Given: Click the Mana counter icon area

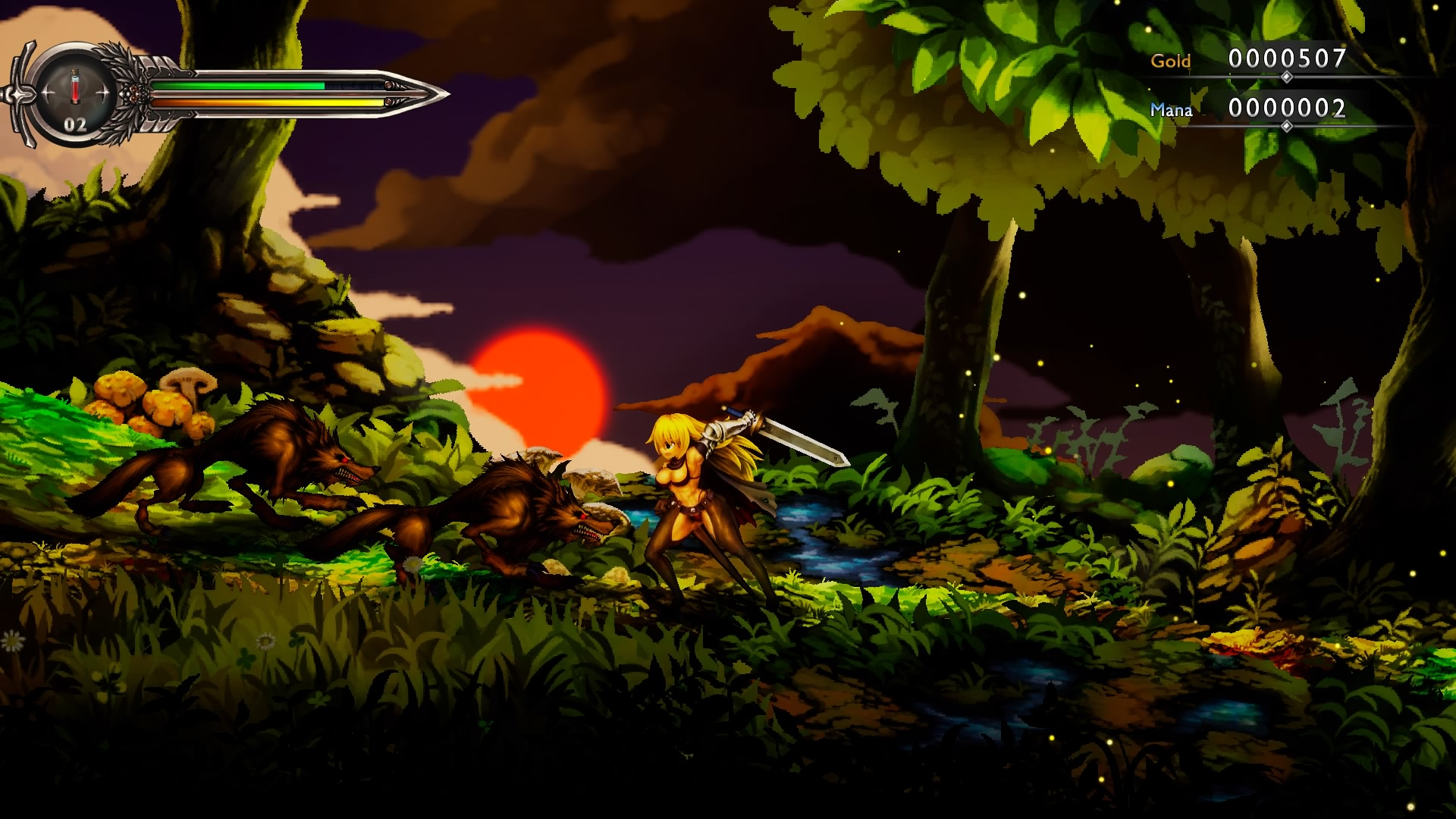Looking at the screenshot, I should click(x=1172, y=109).
